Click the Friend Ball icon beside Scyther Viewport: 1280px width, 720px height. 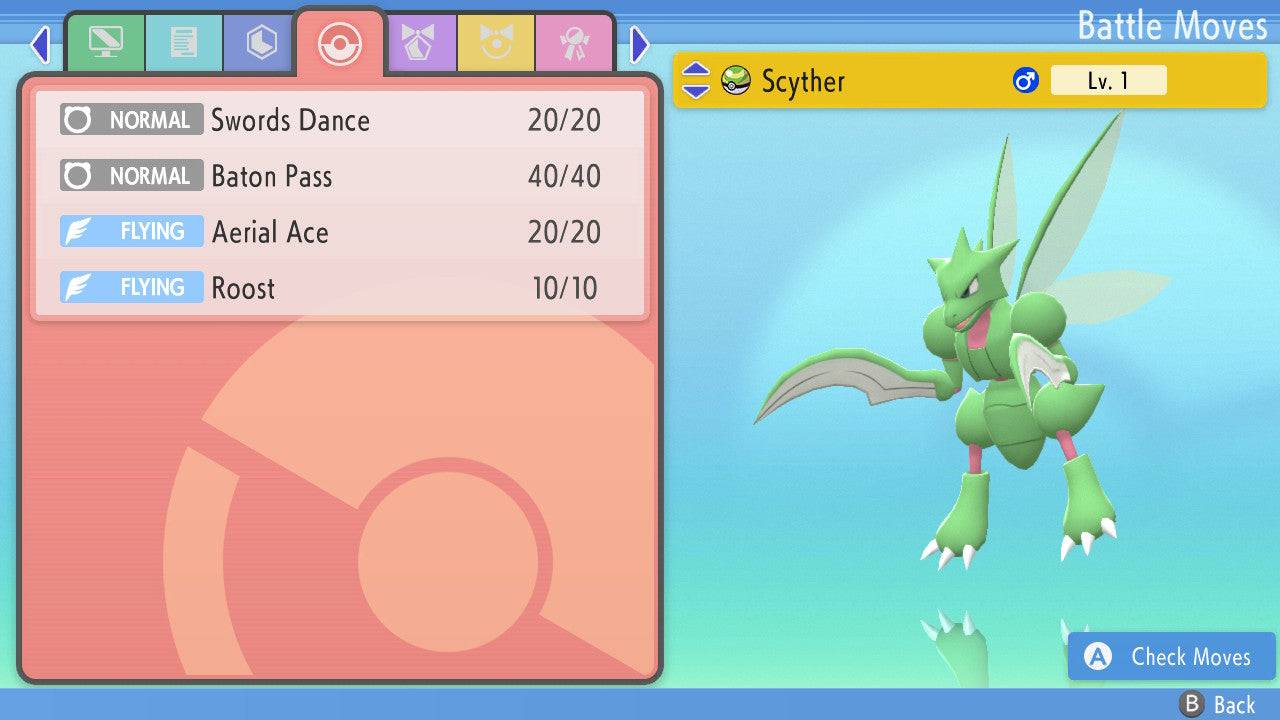[x=736, y=81]
